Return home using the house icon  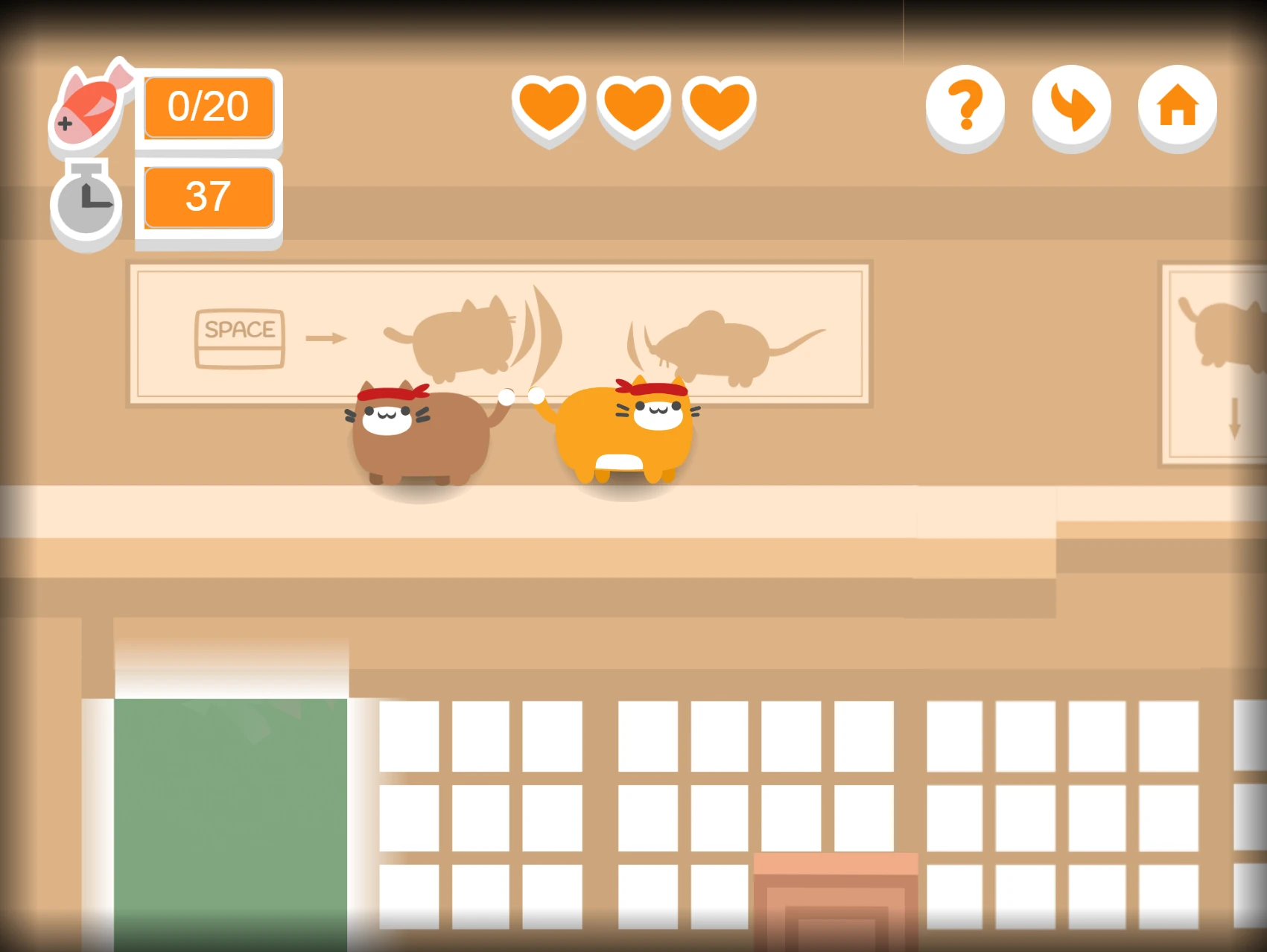[1177, 108]
